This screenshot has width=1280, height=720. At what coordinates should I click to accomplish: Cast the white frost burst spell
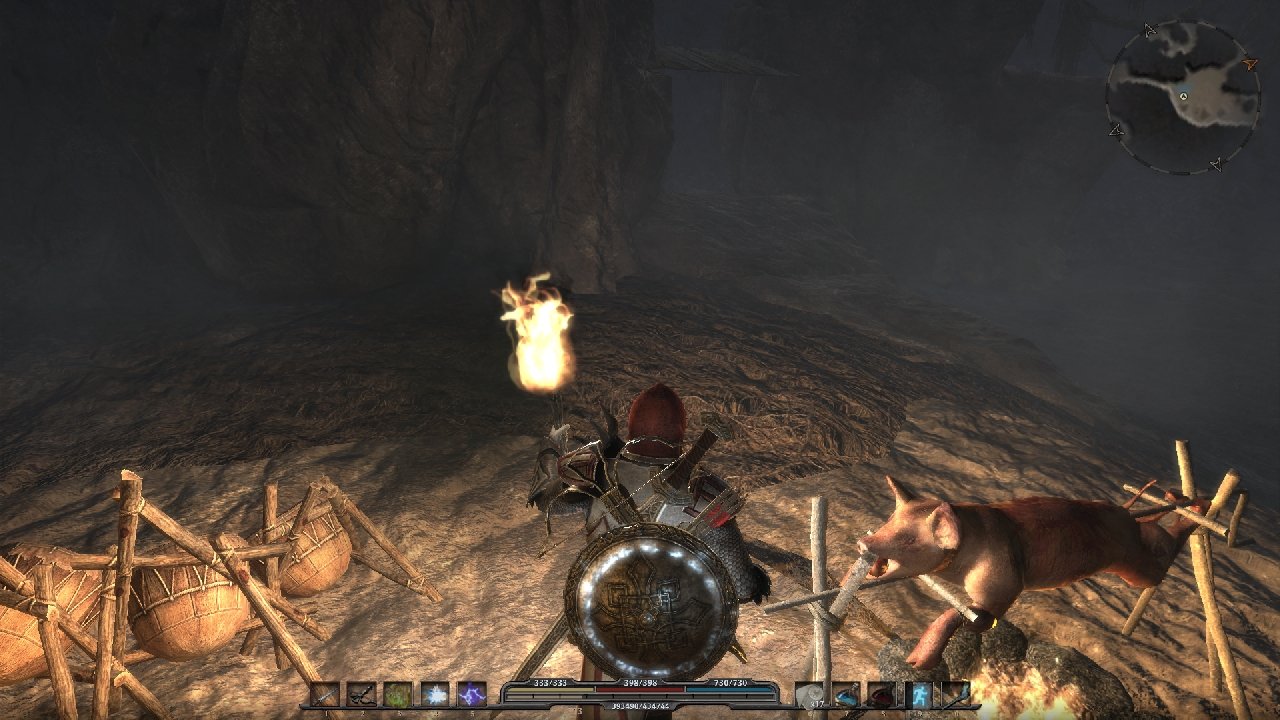click(435, 694)
